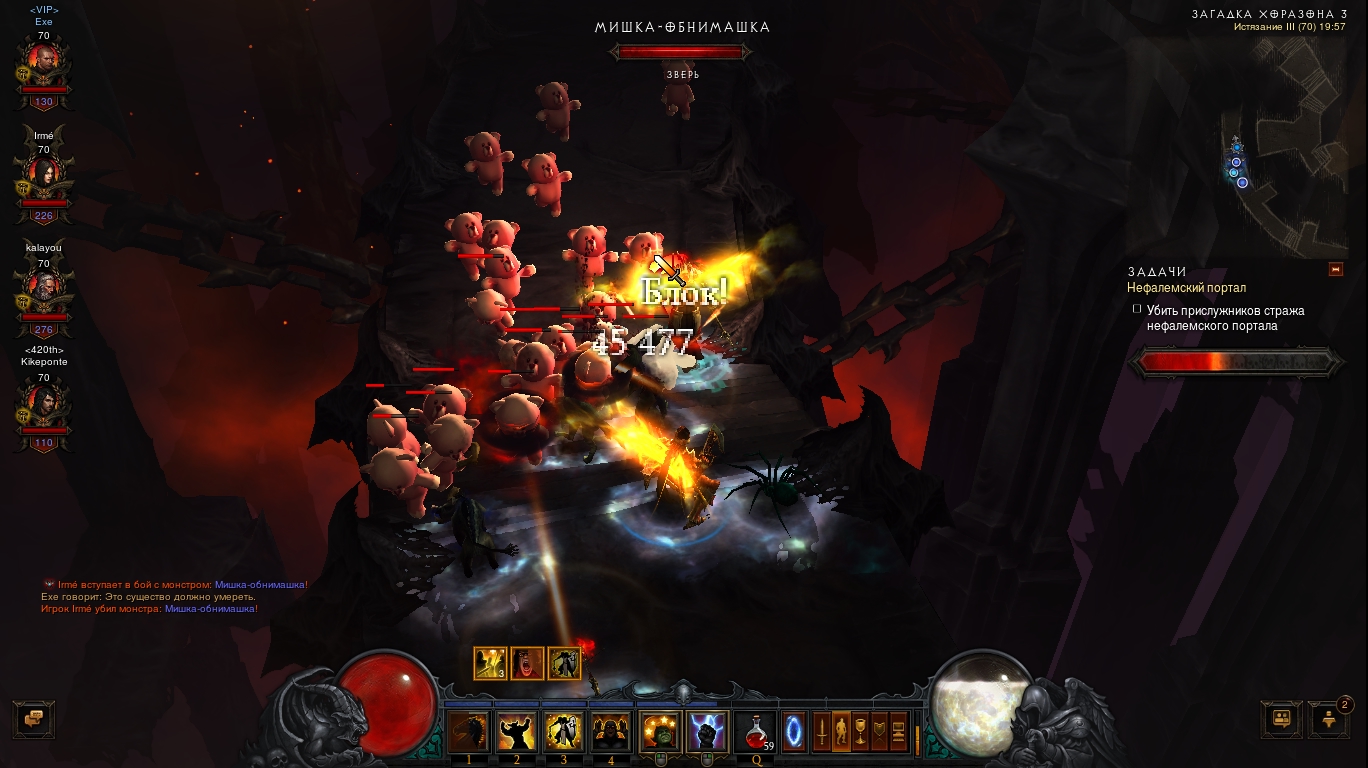Activate the horse skill in slot 1

469,732
